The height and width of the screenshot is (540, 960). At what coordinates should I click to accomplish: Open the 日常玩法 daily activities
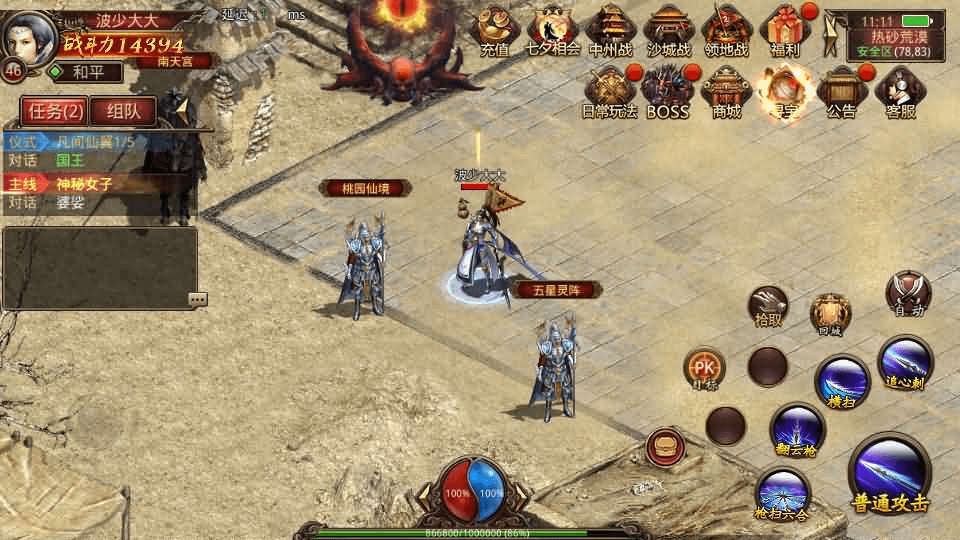pos(609,92)
